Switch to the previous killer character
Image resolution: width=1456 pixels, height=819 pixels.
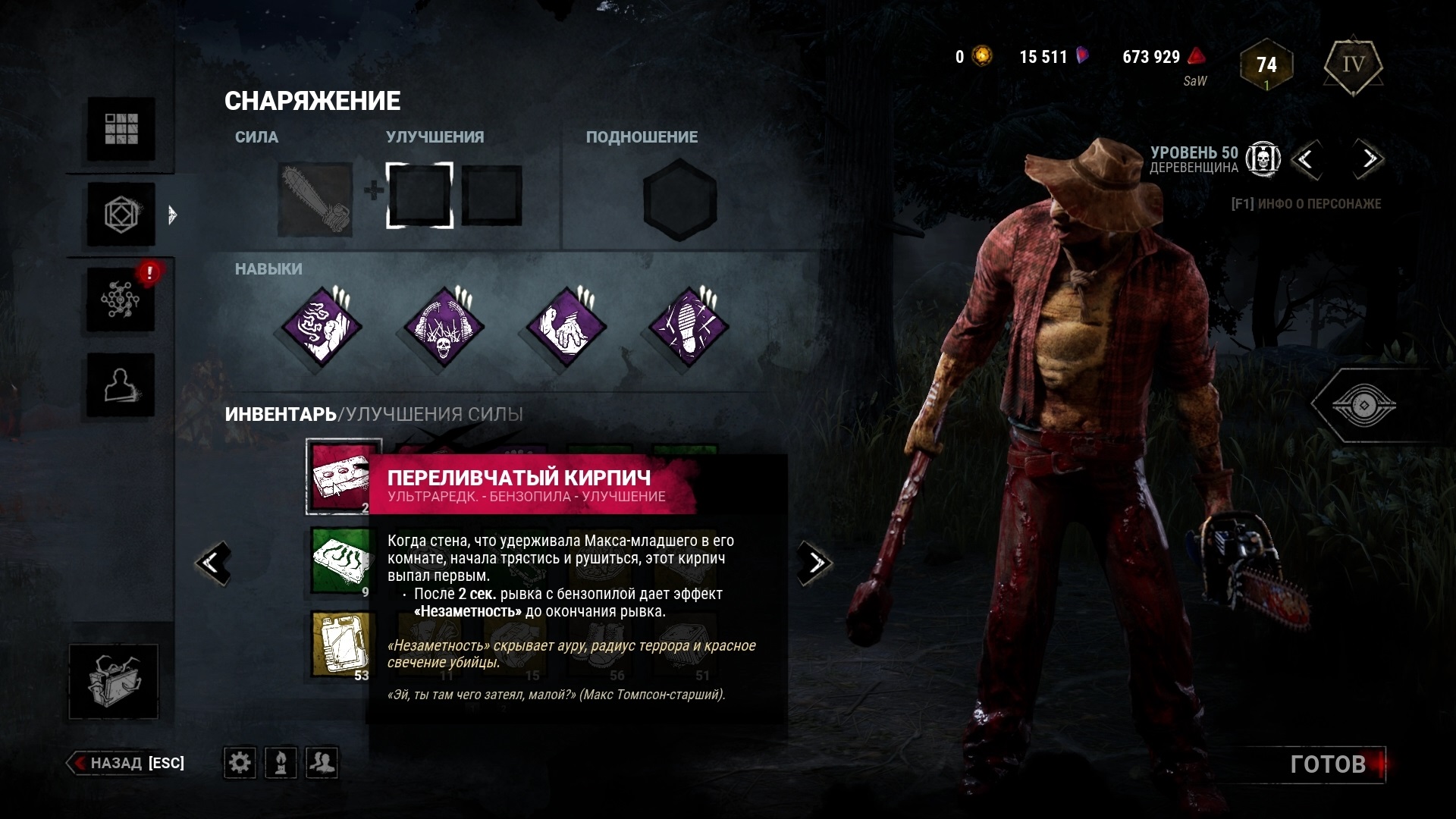coord(1306,159)
